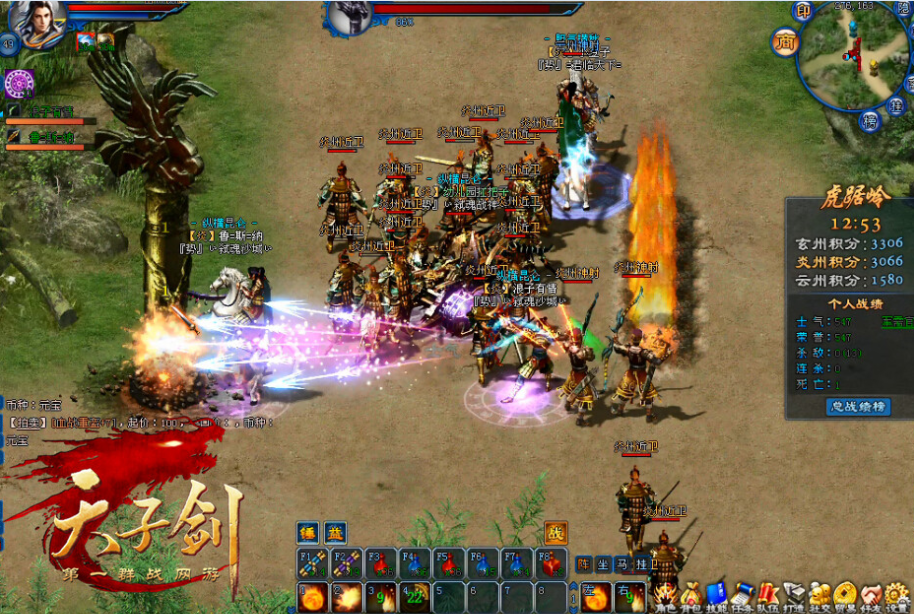914x614 pixels.
Task: Select party member 浪子有情
Action: [x=52, y=111]
